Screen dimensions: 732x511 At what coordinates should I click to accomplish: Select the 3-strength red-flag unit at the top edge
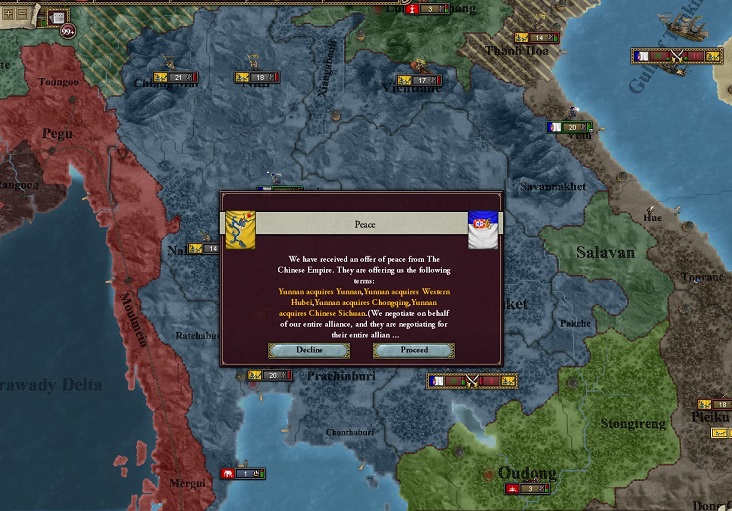coord(427,8)
